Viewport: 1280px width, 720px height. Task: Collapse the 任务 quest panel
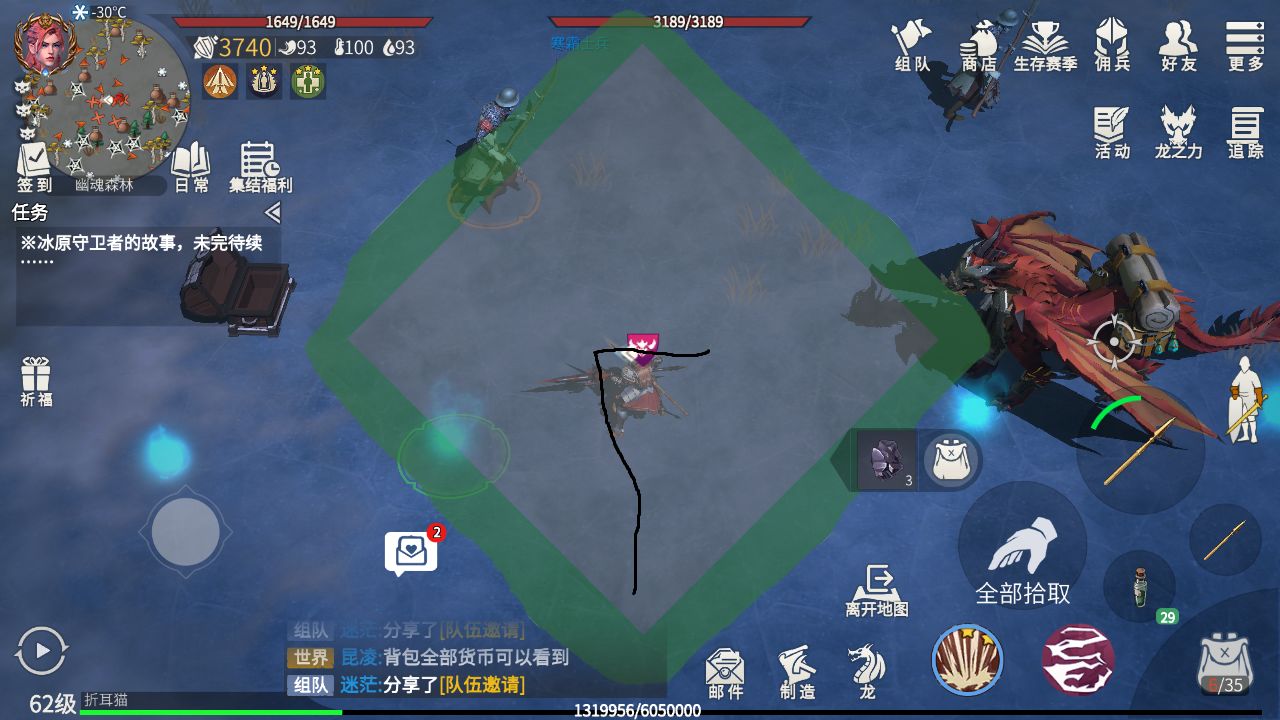pos(273,212)
